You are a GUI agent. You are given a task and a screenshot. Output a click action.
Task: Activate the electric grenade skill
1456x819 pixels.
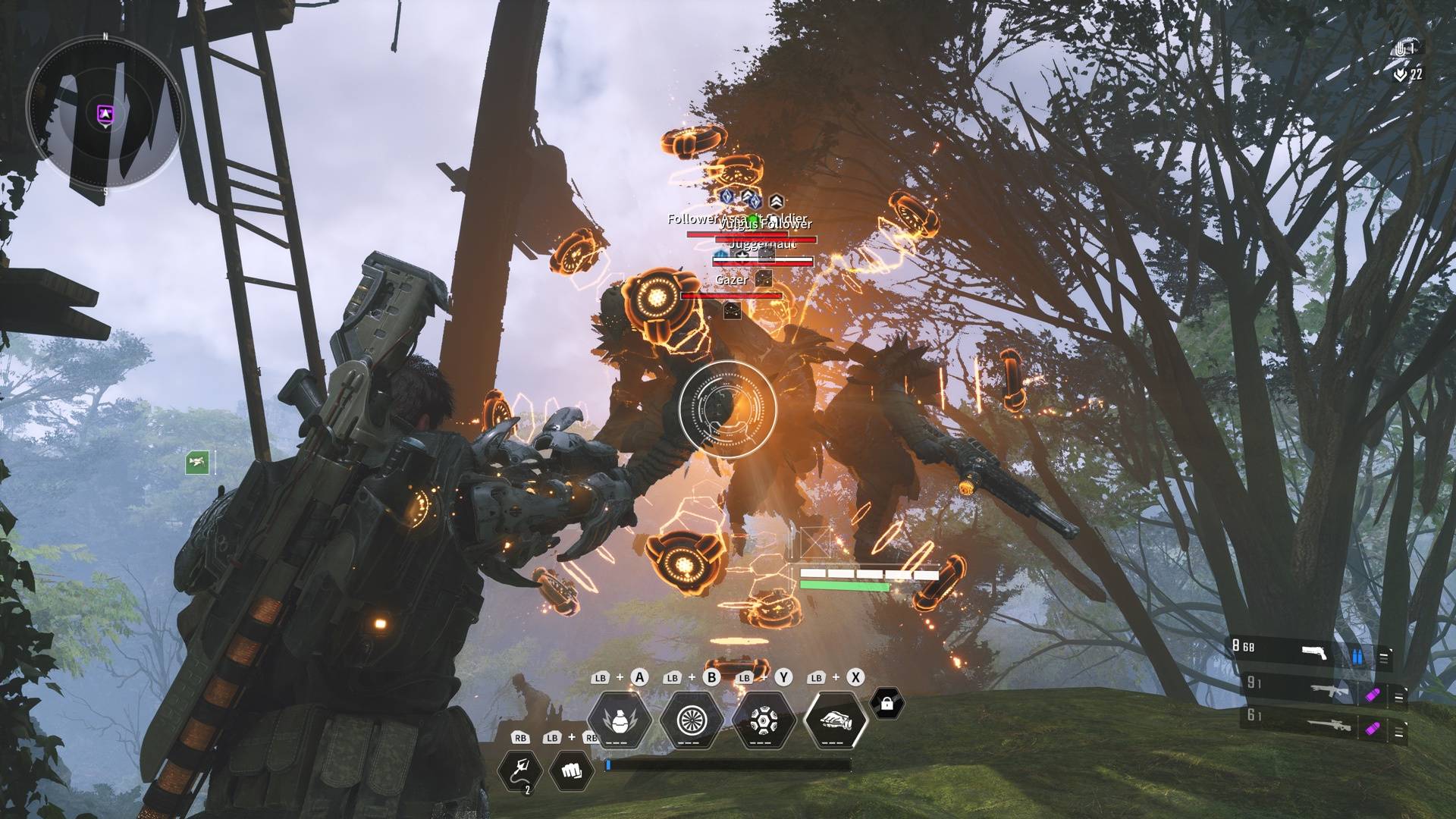(x=620, y=719)
